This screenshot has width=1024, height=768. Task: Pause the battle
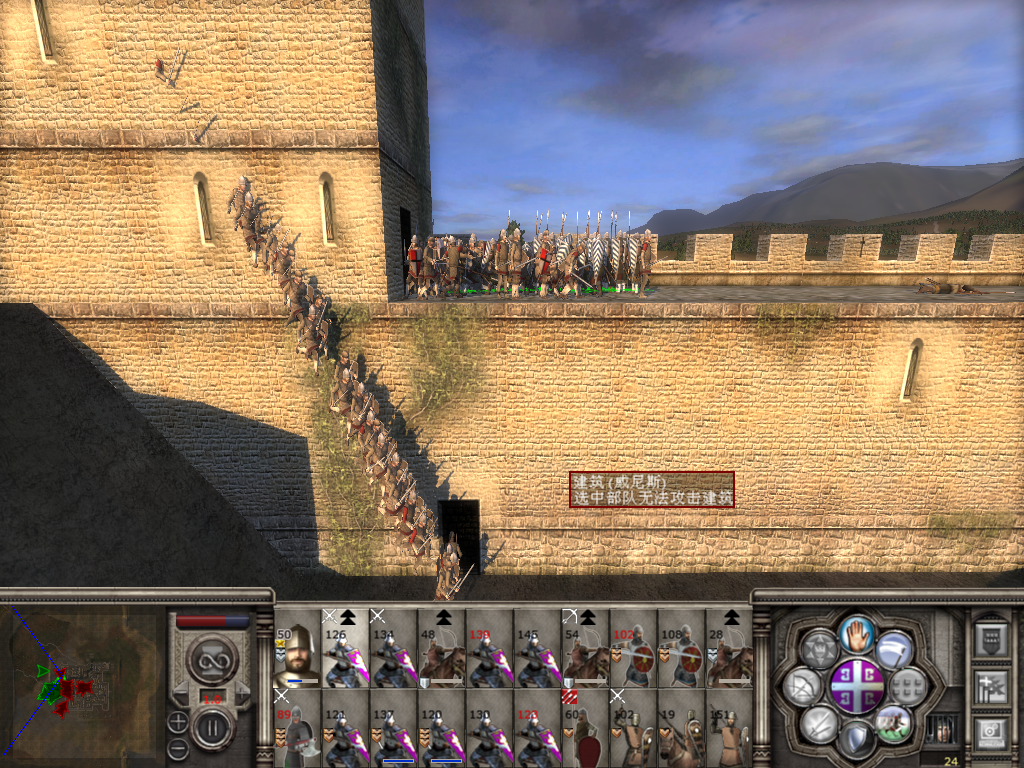(212, 728)
